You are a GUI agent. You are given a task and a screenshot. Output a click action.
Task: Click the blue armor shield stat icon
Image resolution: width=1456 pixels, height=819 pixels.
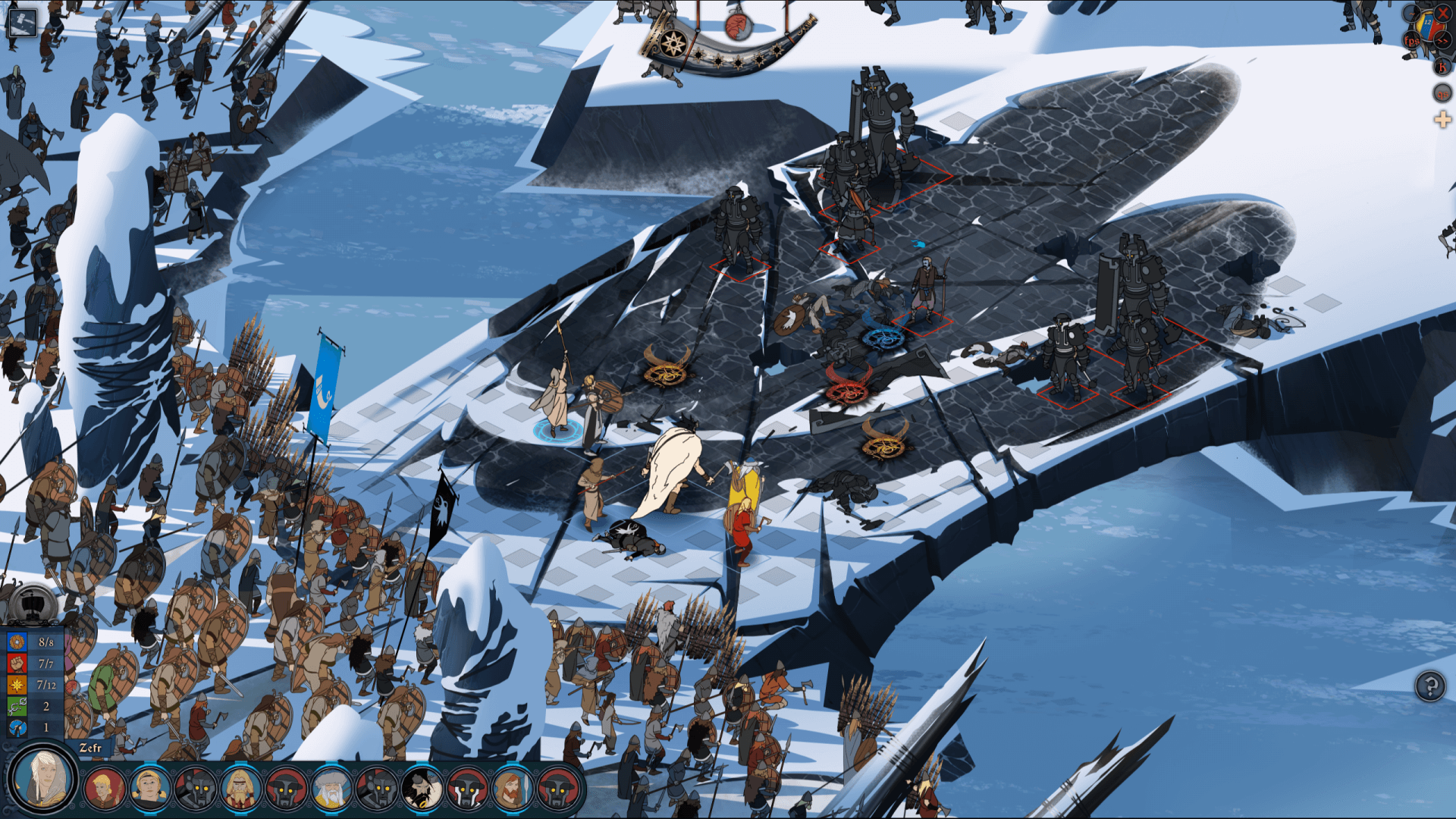(x=17, y=642)
